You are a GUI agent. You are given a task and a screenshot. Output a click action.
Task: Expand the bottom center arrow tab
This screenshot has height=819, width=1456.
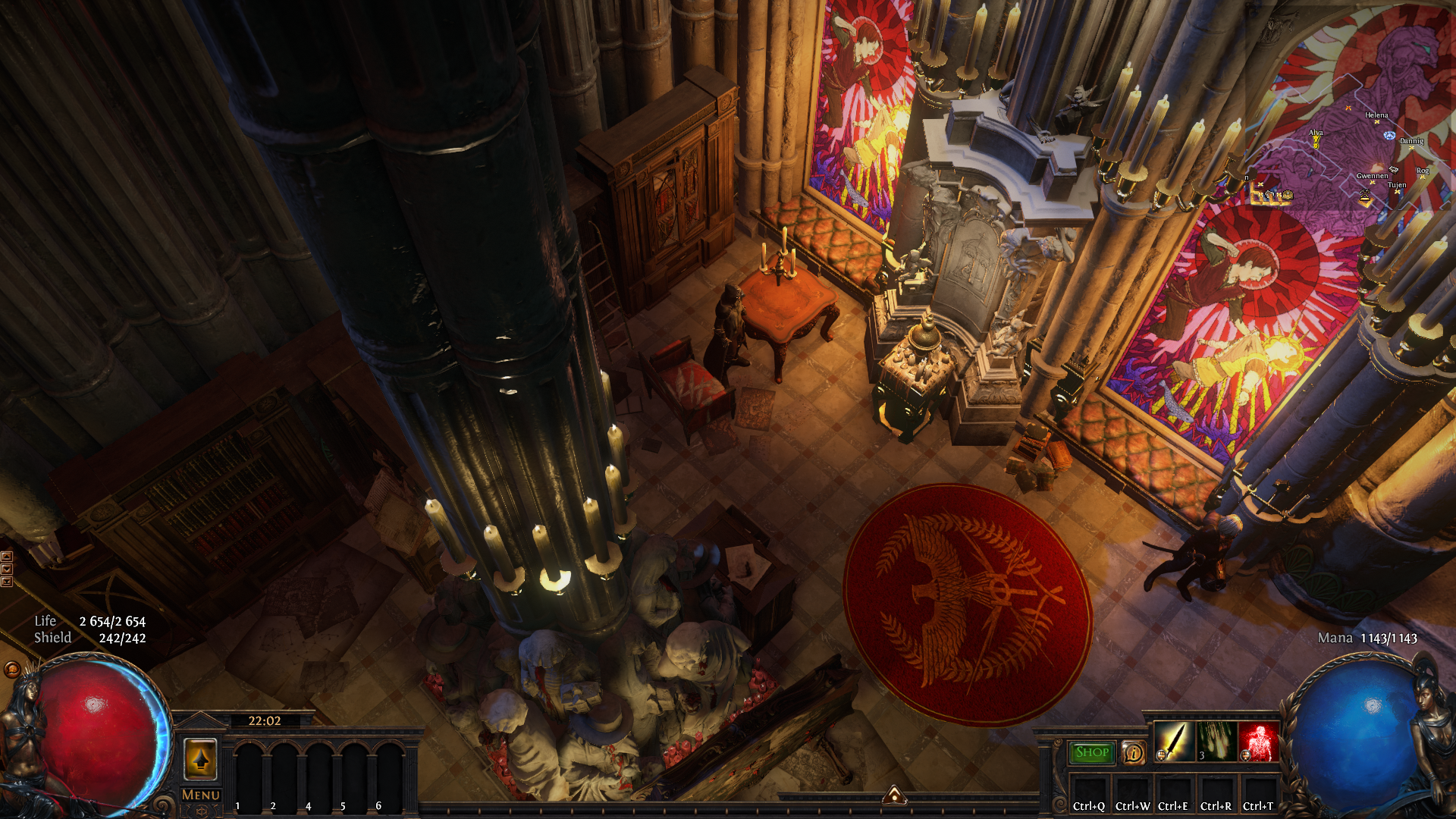pyautogui.click(x=895, y=795)
